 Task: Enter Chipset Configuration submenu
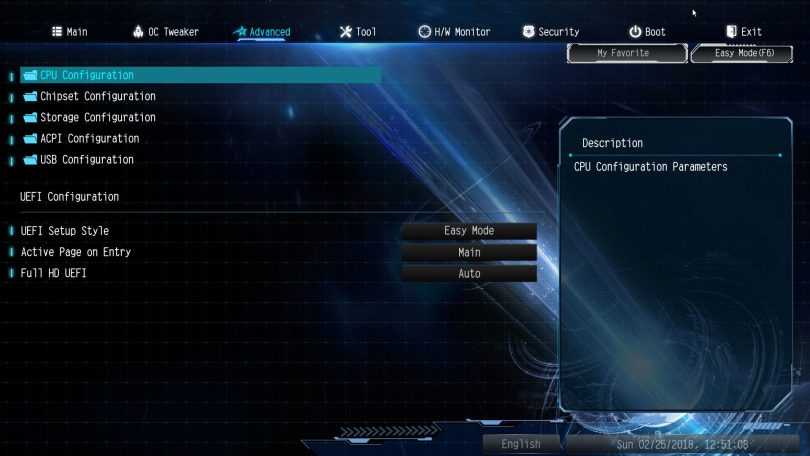pos(97,96)
